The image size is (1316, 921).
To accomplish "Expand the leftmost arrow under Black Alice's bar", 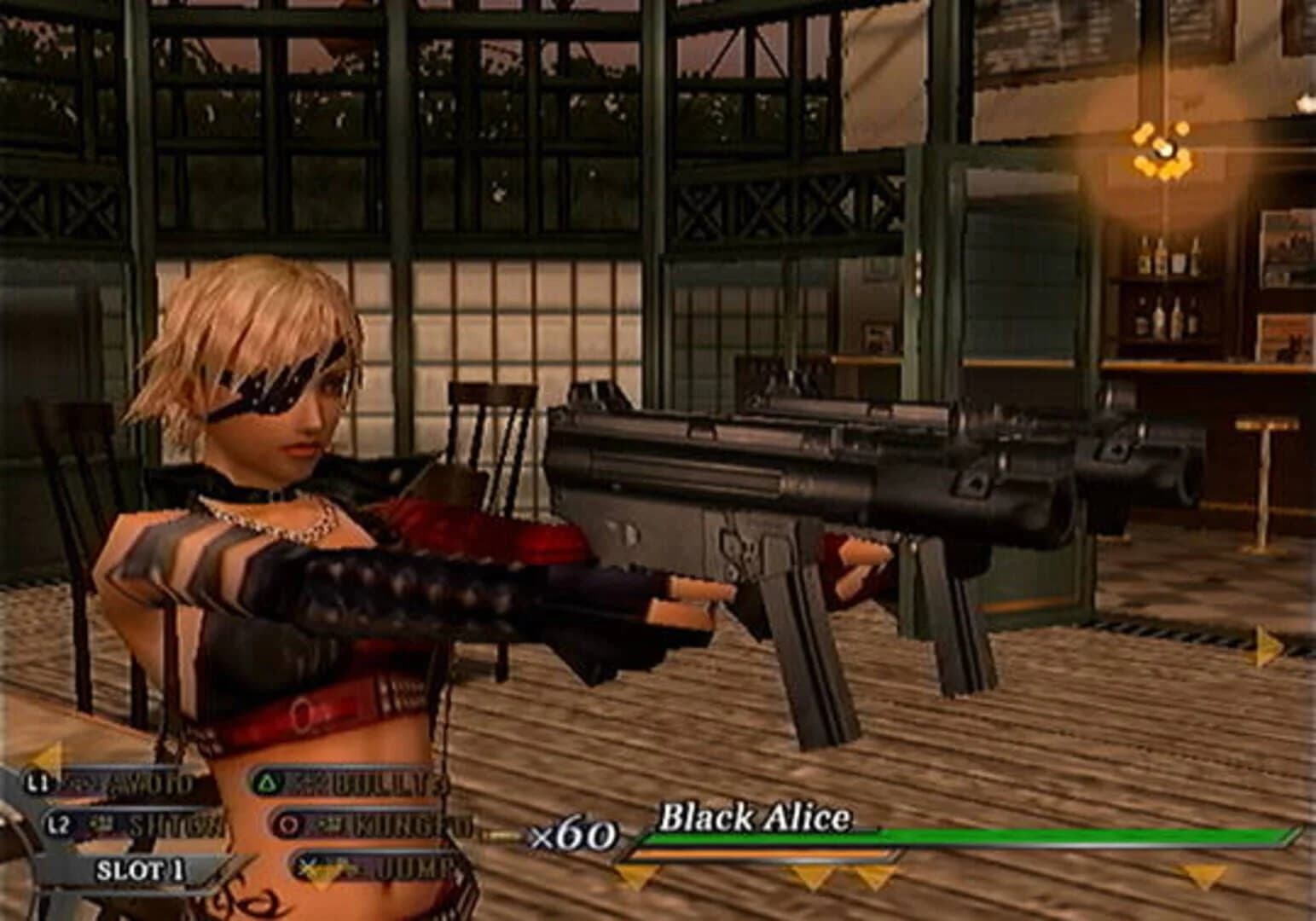I will 635,877.
